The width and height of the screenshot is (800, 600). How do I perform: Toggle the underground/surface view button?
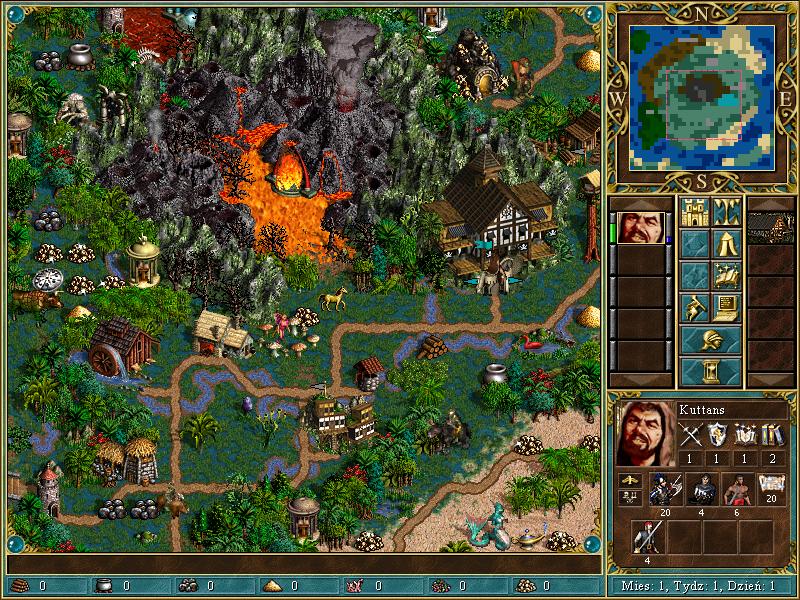[726, 211]
